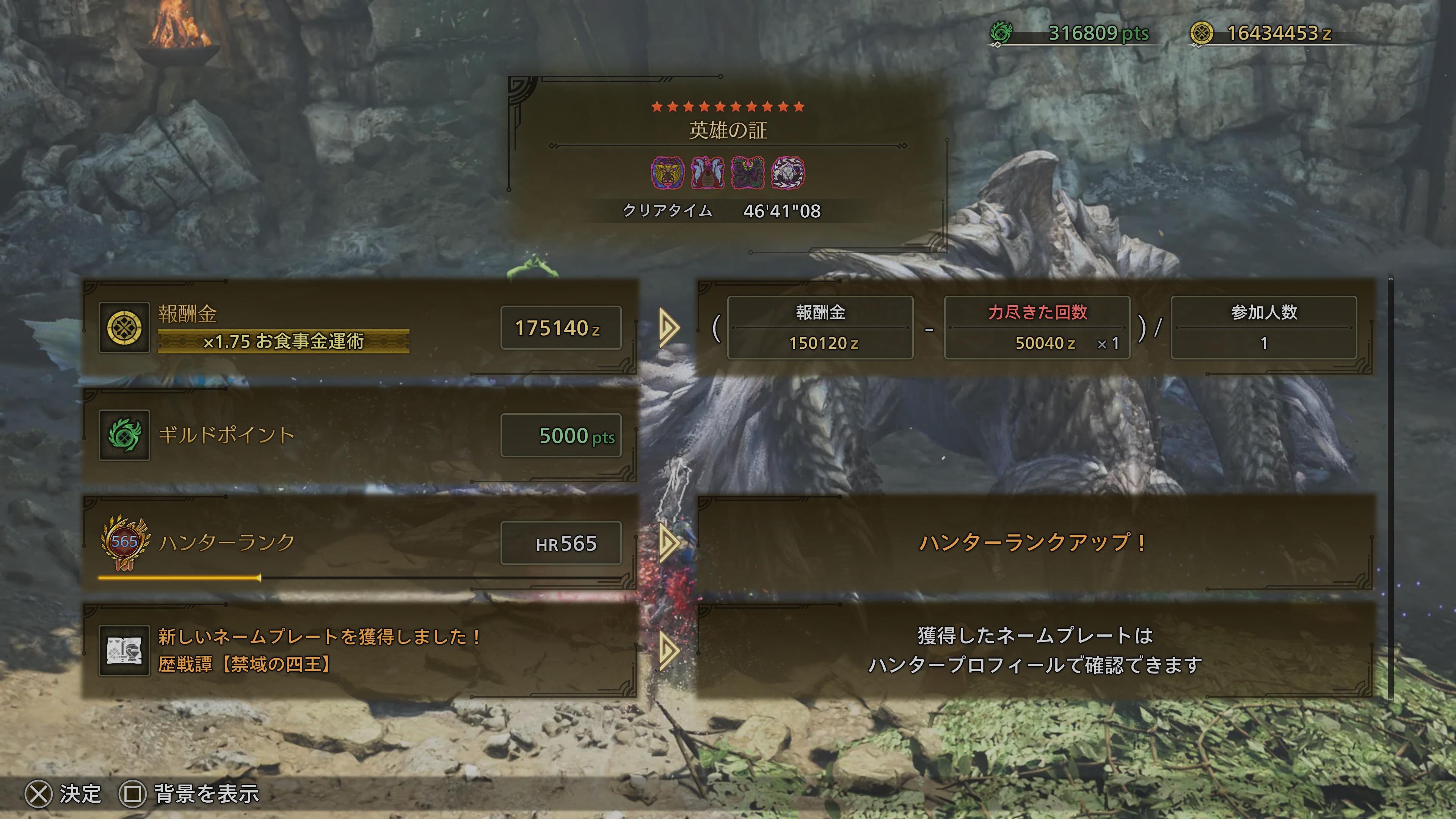The image size is (1456, 819).
Task: Click the blue-finned Uth Duna monster icon
Action: (x=708, y=173)
